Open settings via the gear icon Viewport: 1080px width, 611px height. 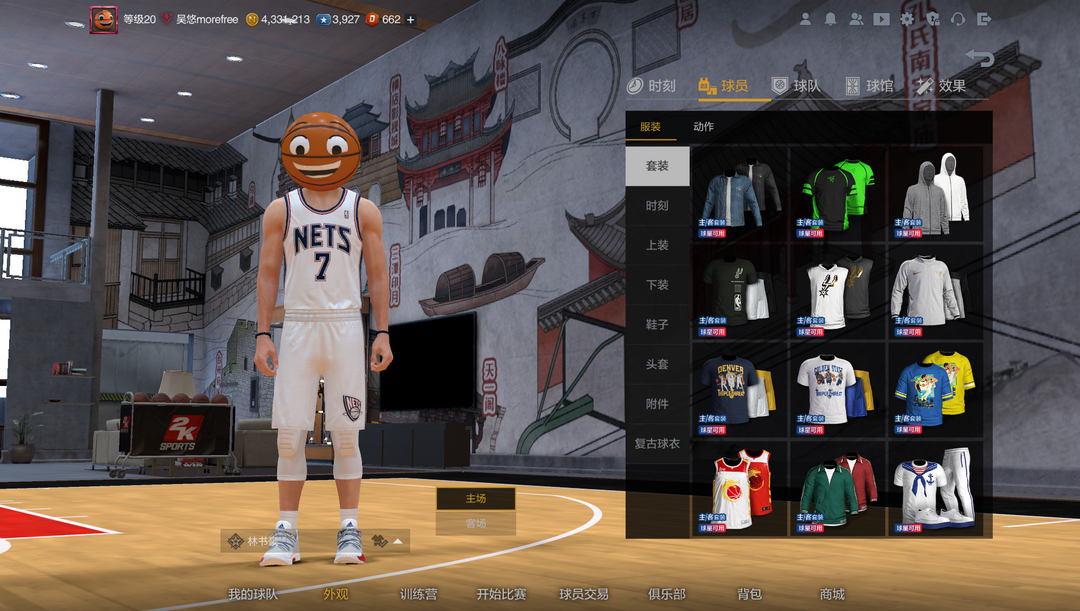[907, 19]
